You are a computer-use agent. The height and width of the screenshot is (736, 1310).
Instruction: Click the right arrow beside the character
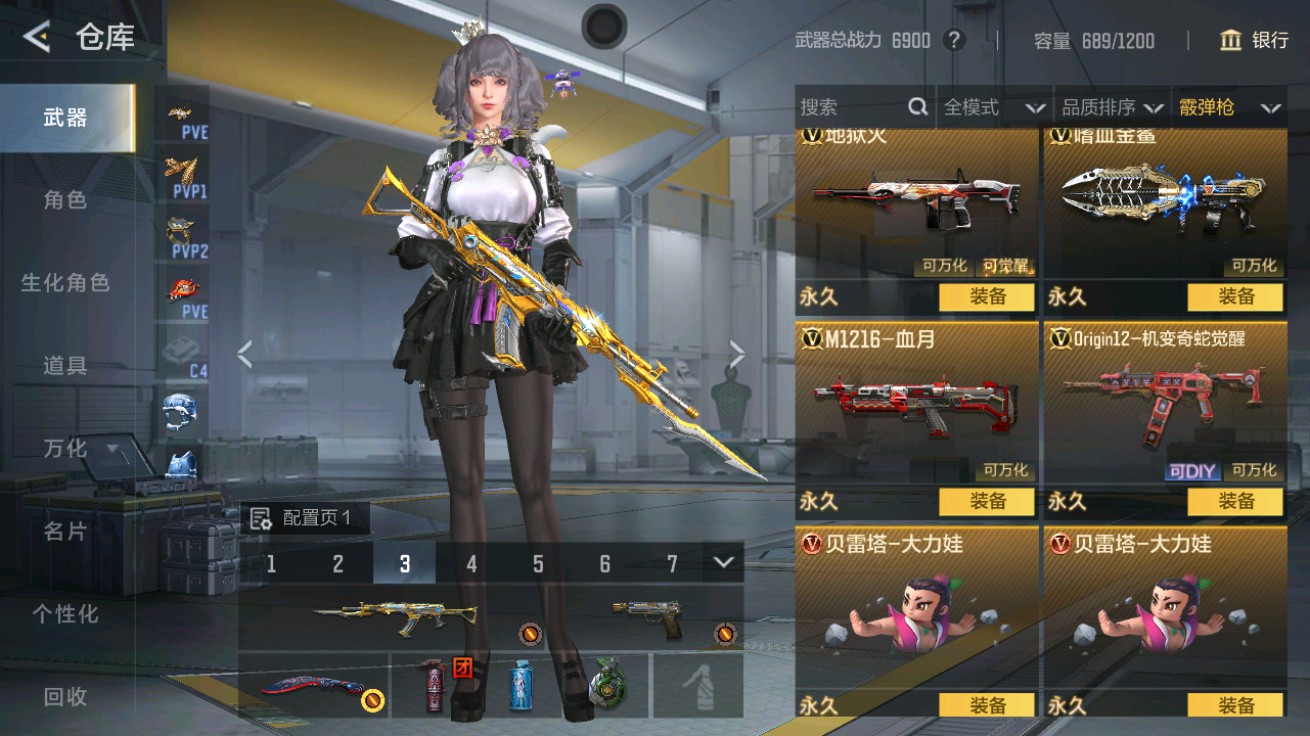739,353
